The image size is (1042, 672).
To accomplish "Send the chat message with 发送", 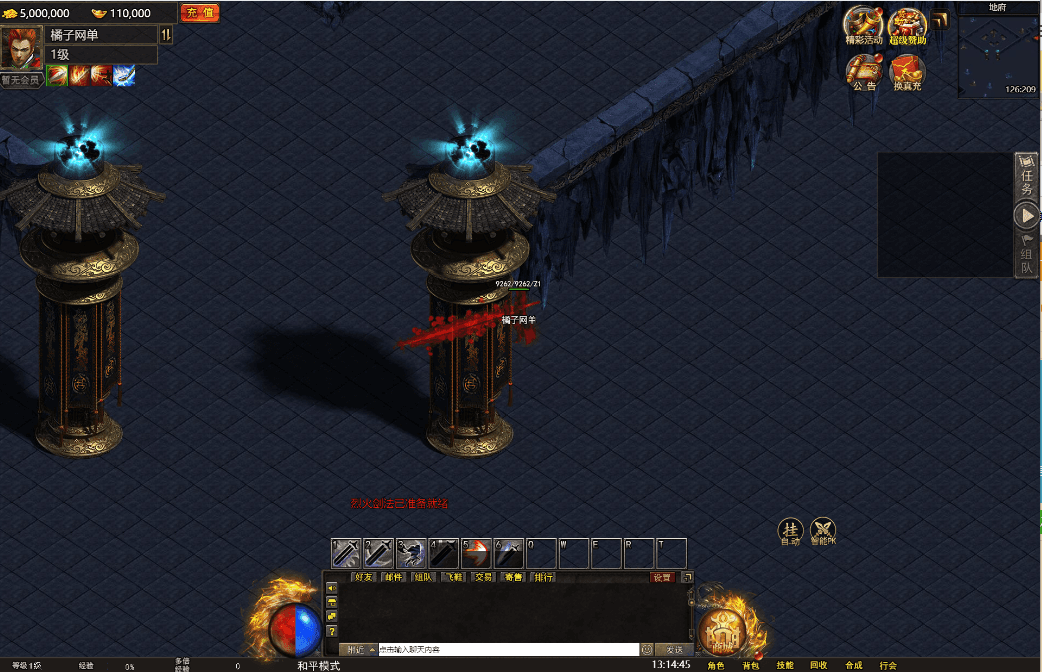I will pos(674,650).
